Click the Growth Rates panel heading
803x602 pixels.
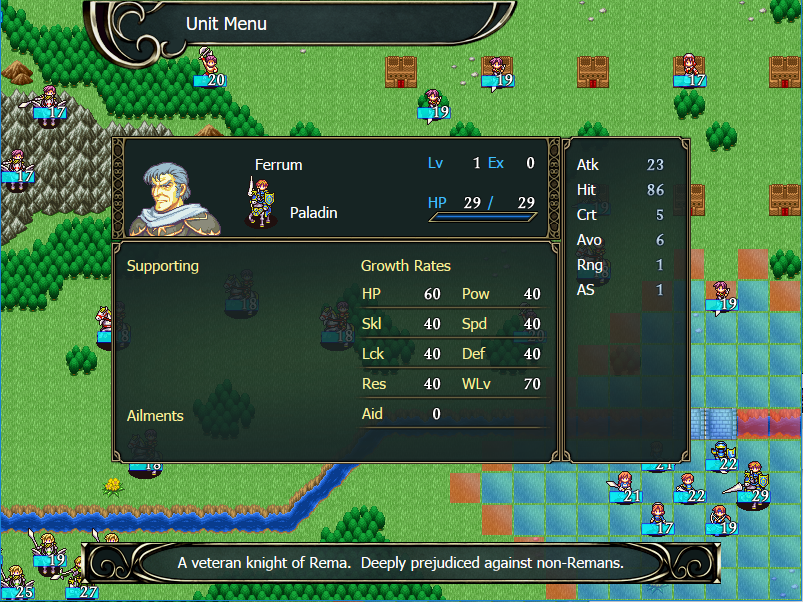pyautogui.click(x=405, y=266)
